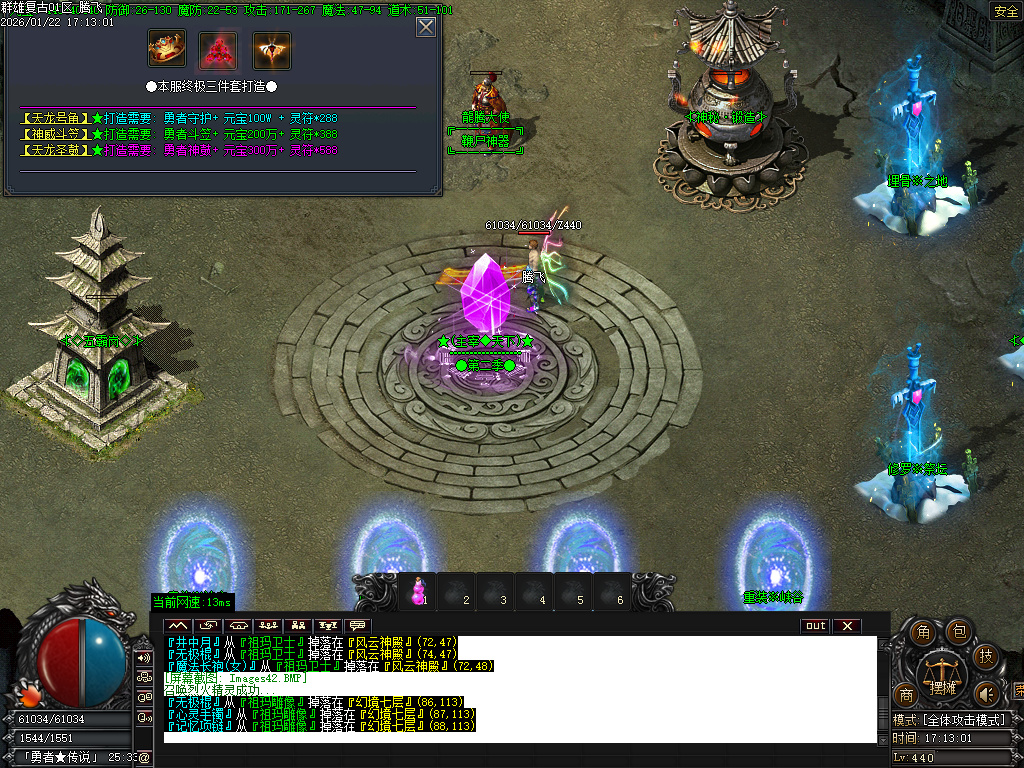The image size is (1024, 768).
Task: Select the red gem cluster item icon
Action: click(x=219, y=48)
